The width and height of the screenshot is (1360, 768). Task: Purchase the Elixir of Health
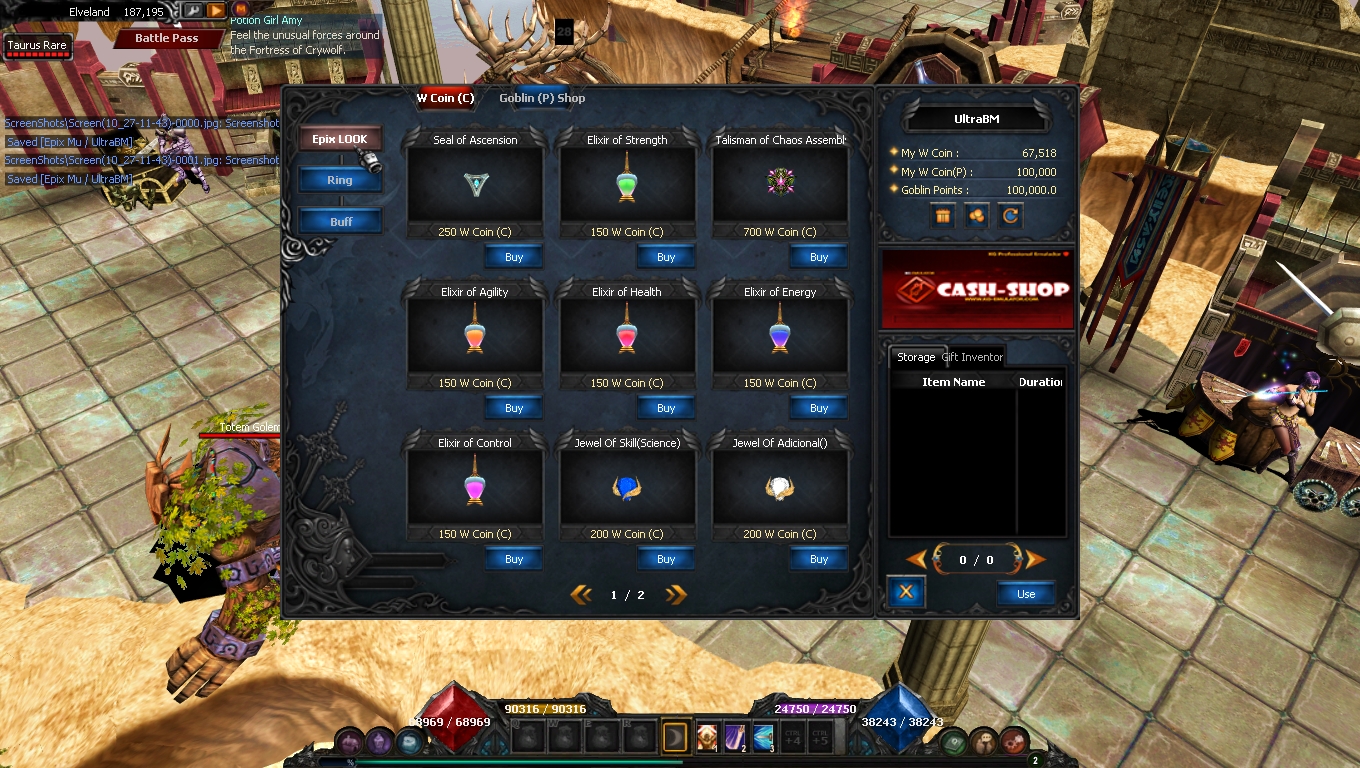666,408
